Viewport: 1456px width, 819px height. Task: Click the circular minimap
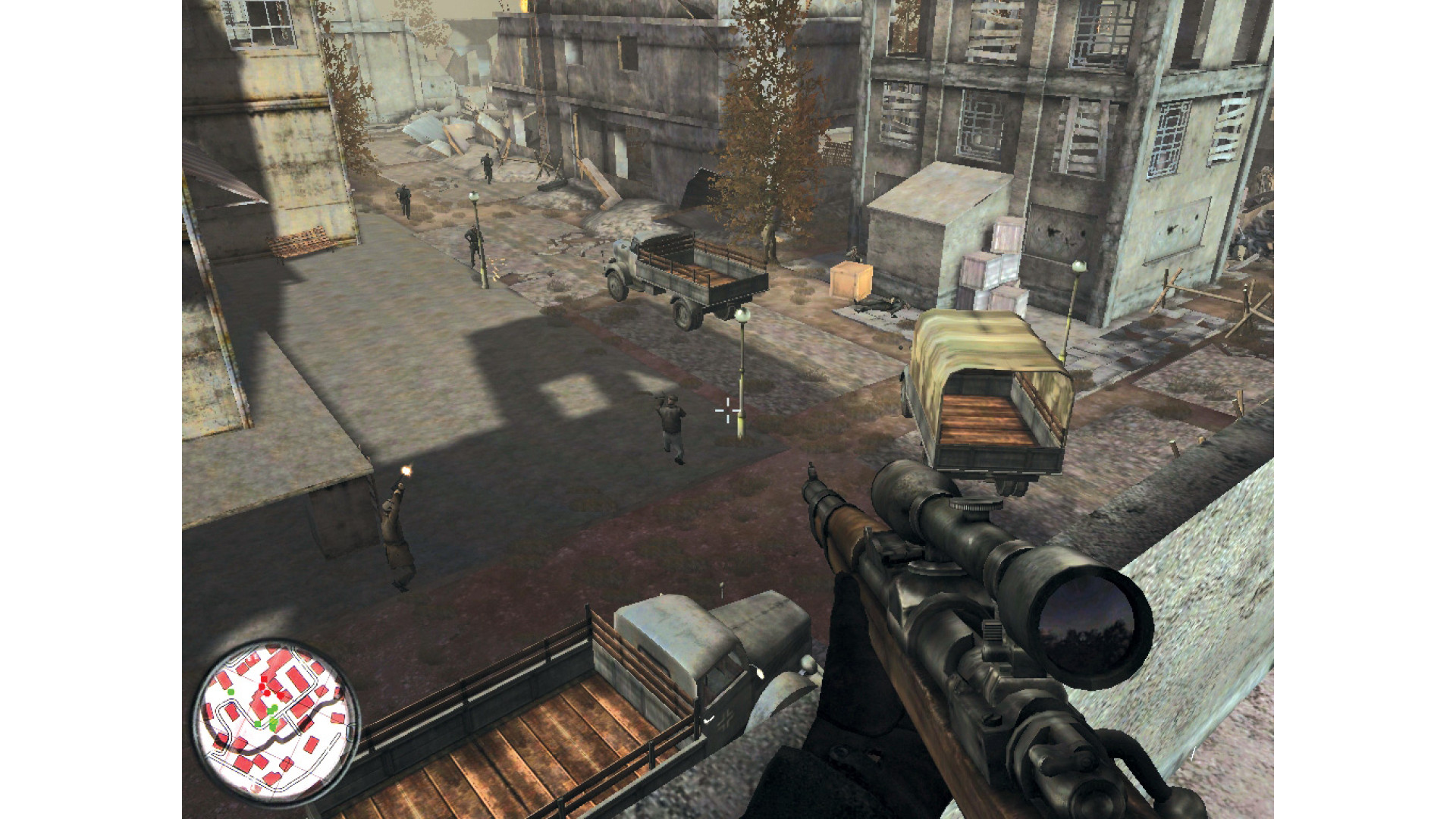275,720
